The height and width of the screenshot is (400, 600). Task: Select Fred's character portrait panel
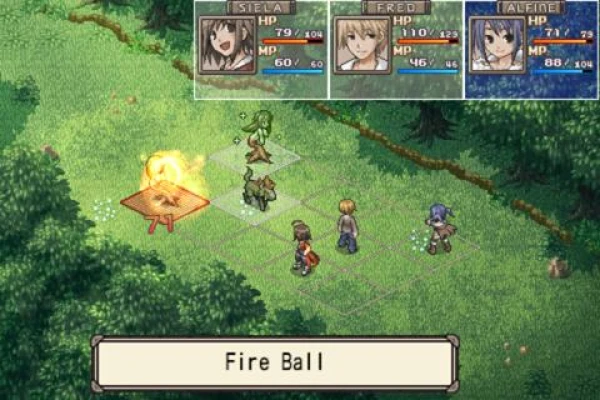coord(395,50)
